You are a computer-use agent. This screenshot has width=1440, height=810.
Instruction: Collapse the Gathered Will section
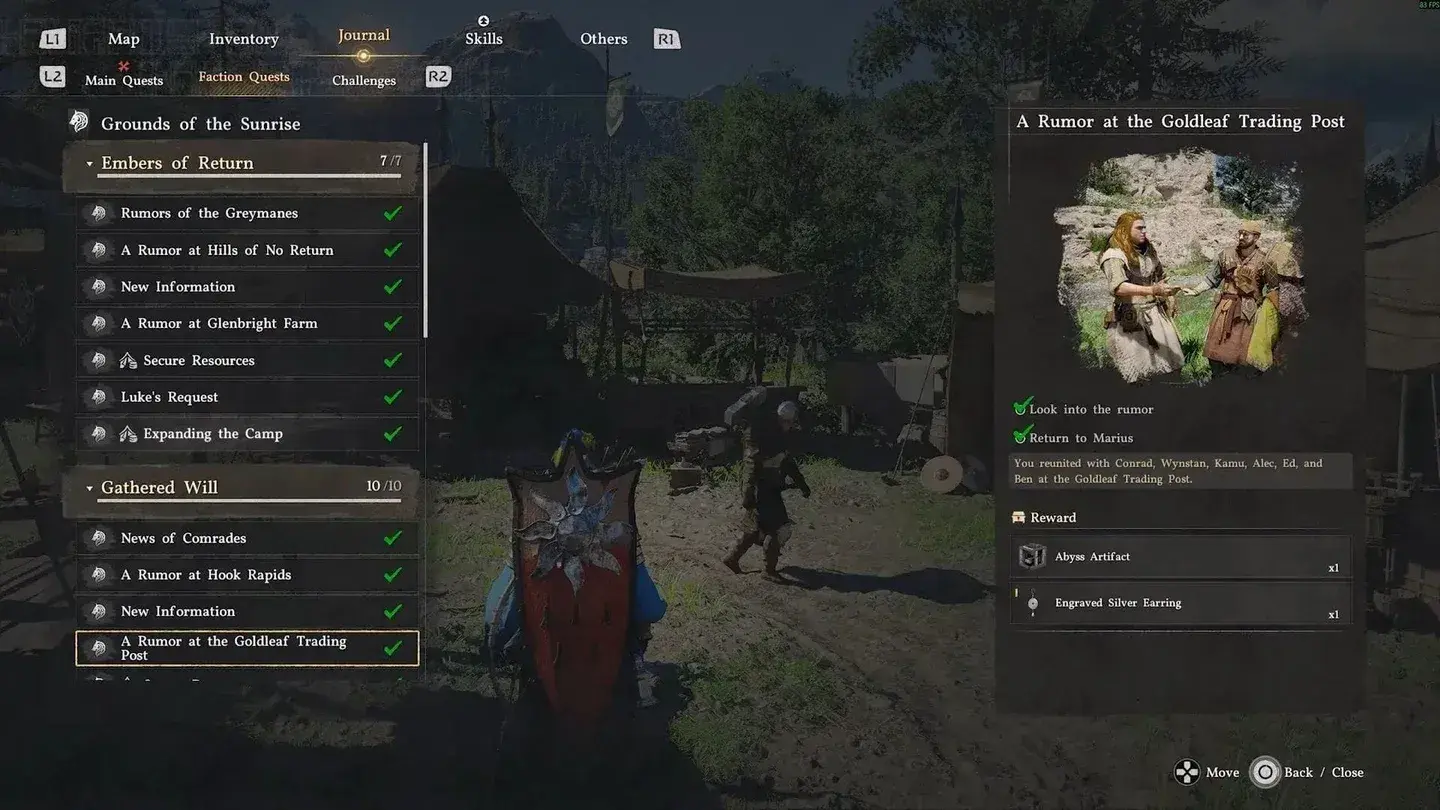[x=89, y=487]
